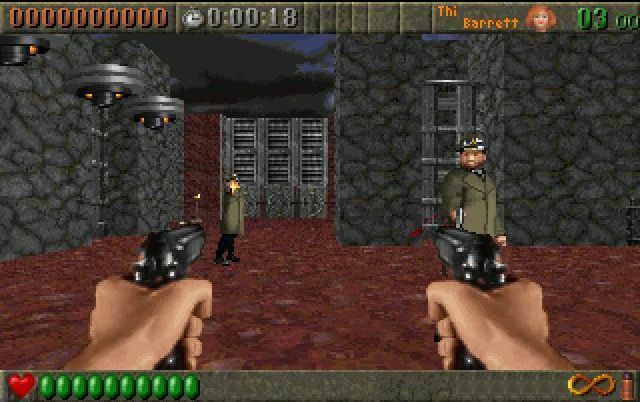
Task: Click the stopwatch icon beside the timer
Action: tap(192, 17)
